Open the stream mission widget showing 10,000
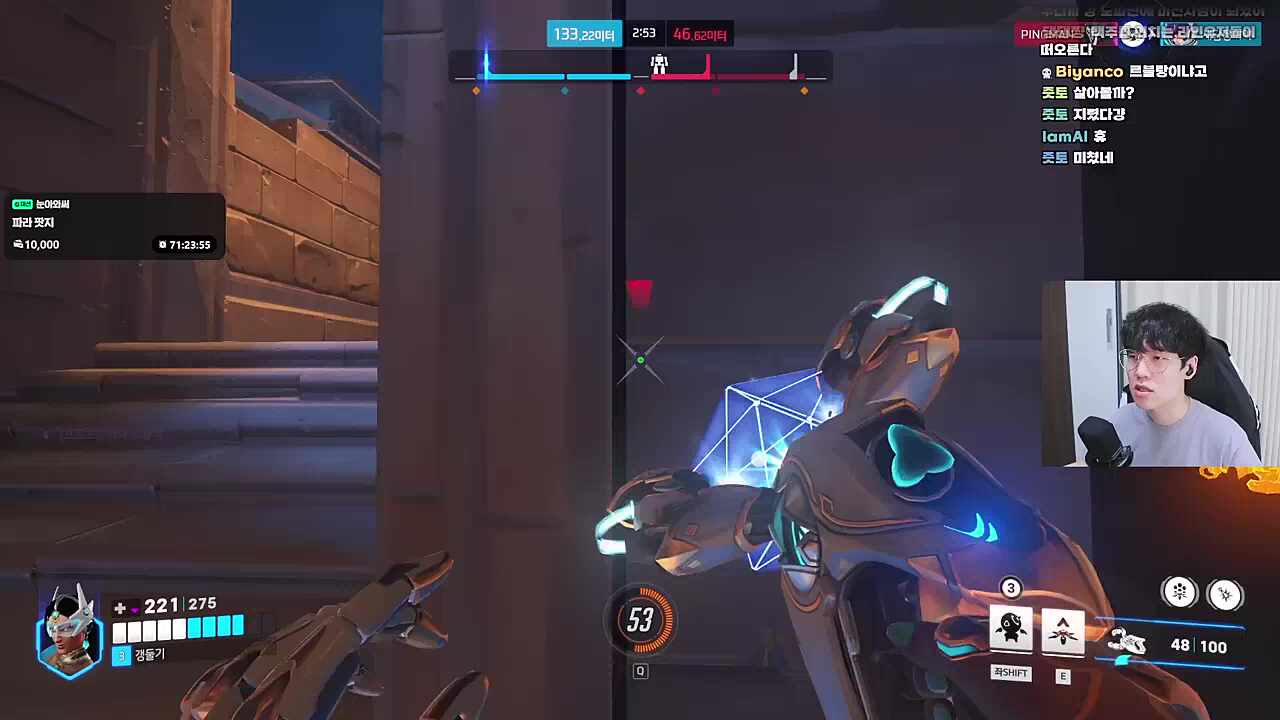The image size is (1280, 720). 113,225
